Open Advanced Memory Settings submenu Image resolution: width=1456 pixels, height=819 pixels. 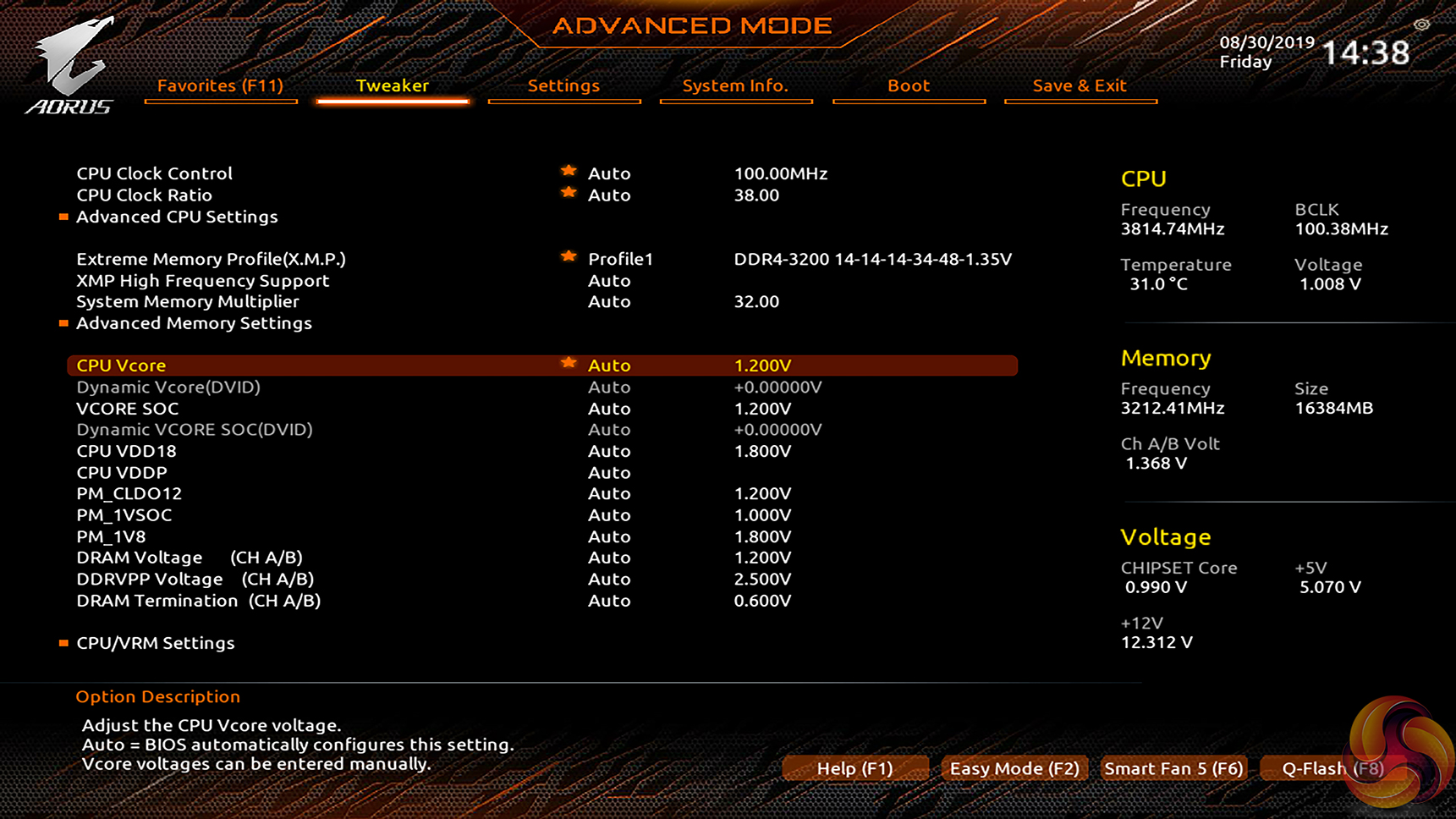coord(194,323)
